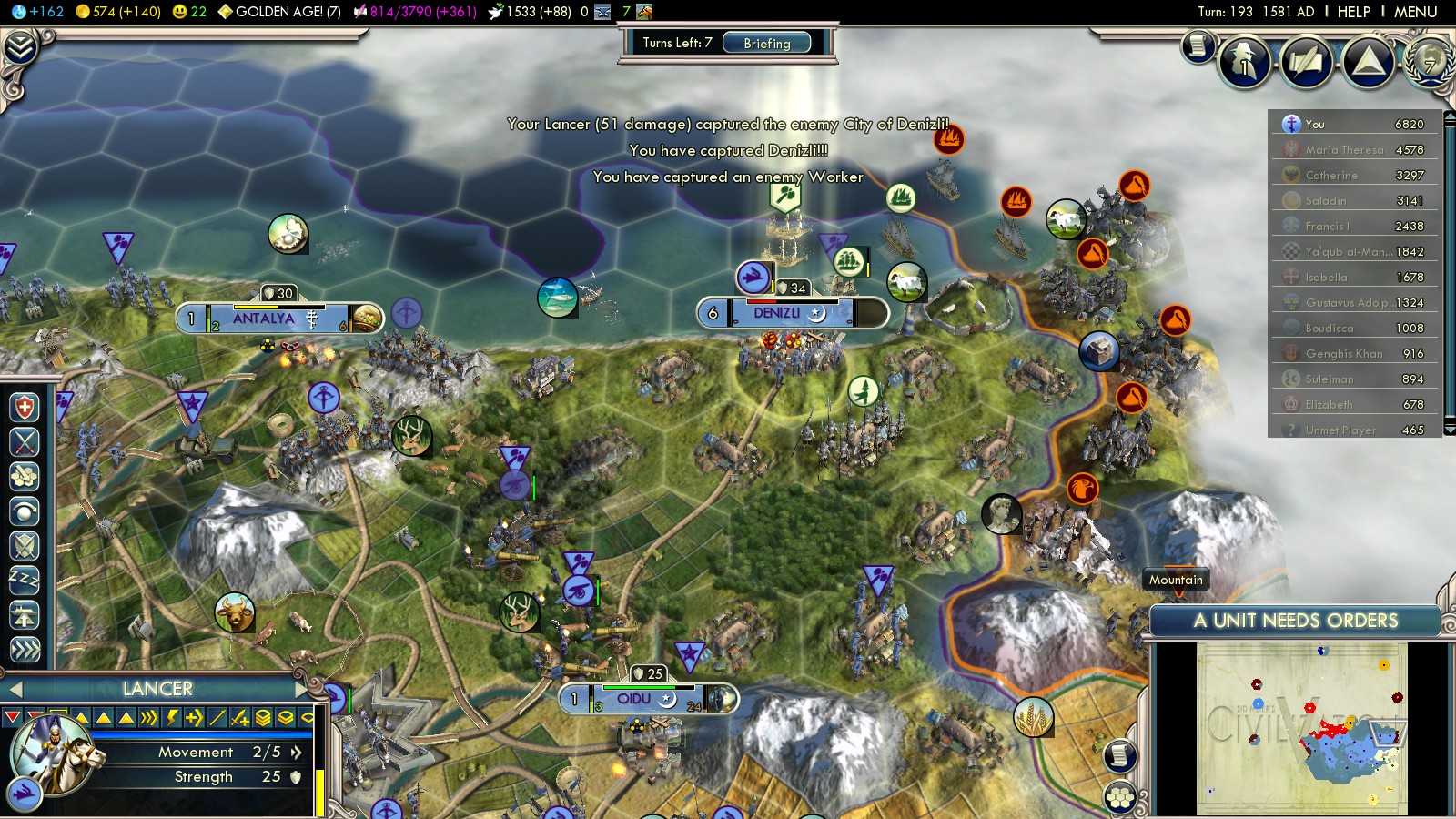Click the Lancer unit portrait
This screenshot has width=1456, height=819.
point(56,757)
